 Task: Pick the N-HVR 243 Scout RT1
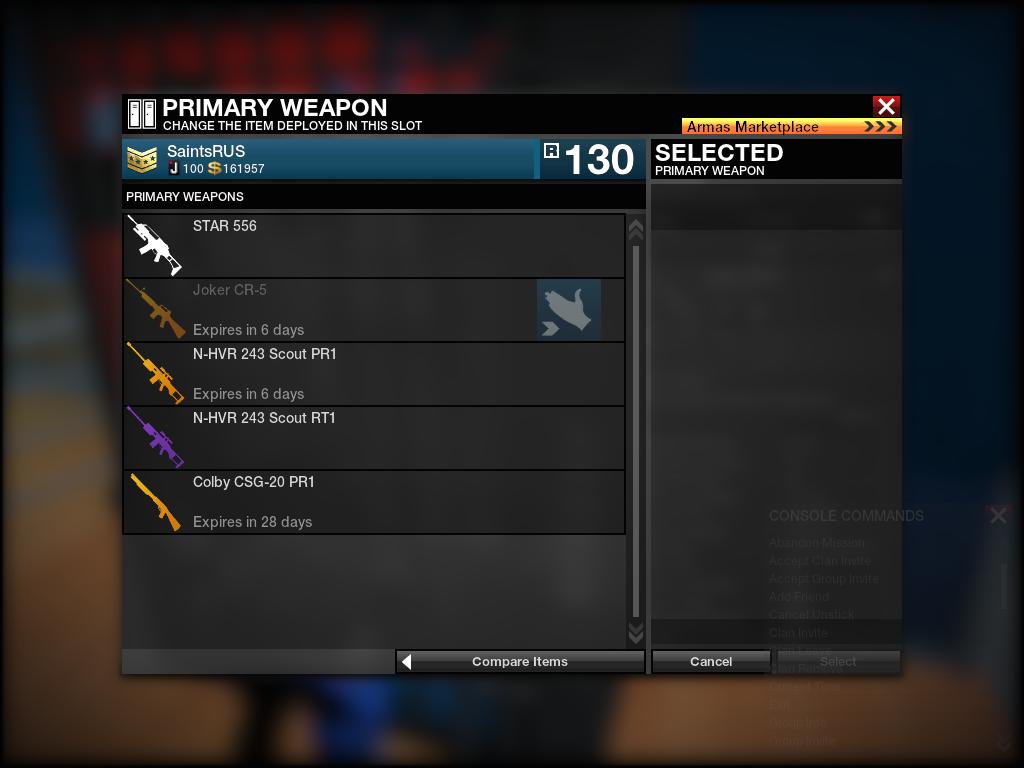pyautogui.click(x=374, y=438)
